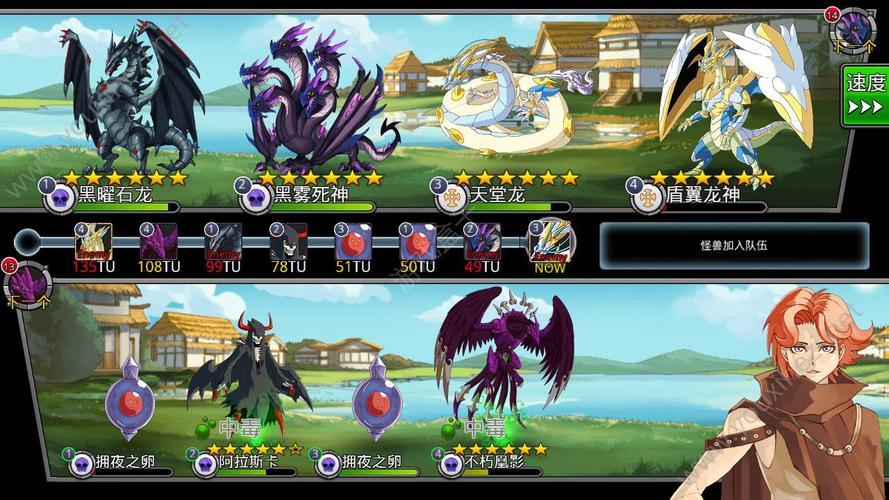Select the 49TU turn-order portrait
Image resolution: width=889 pixels, height=500 pixels.
click(x=483, y=242)
